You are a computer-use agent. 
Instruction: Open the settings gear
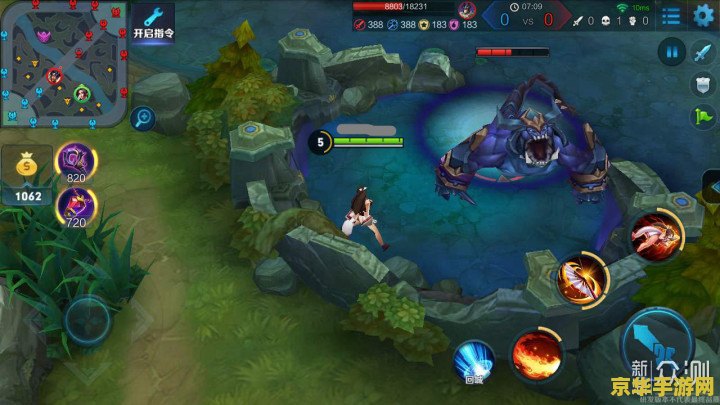[x=704, y=15]
